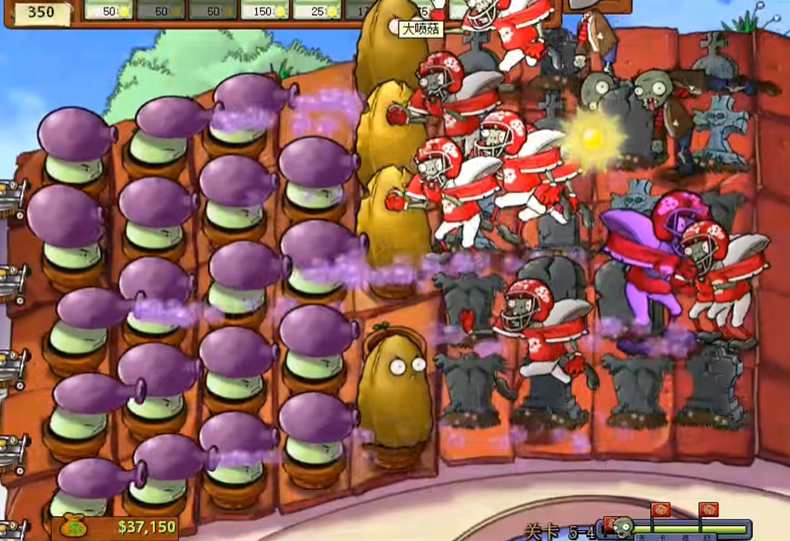
Task: Pick the 25-sun seed packet
Action: pos(322,9)
